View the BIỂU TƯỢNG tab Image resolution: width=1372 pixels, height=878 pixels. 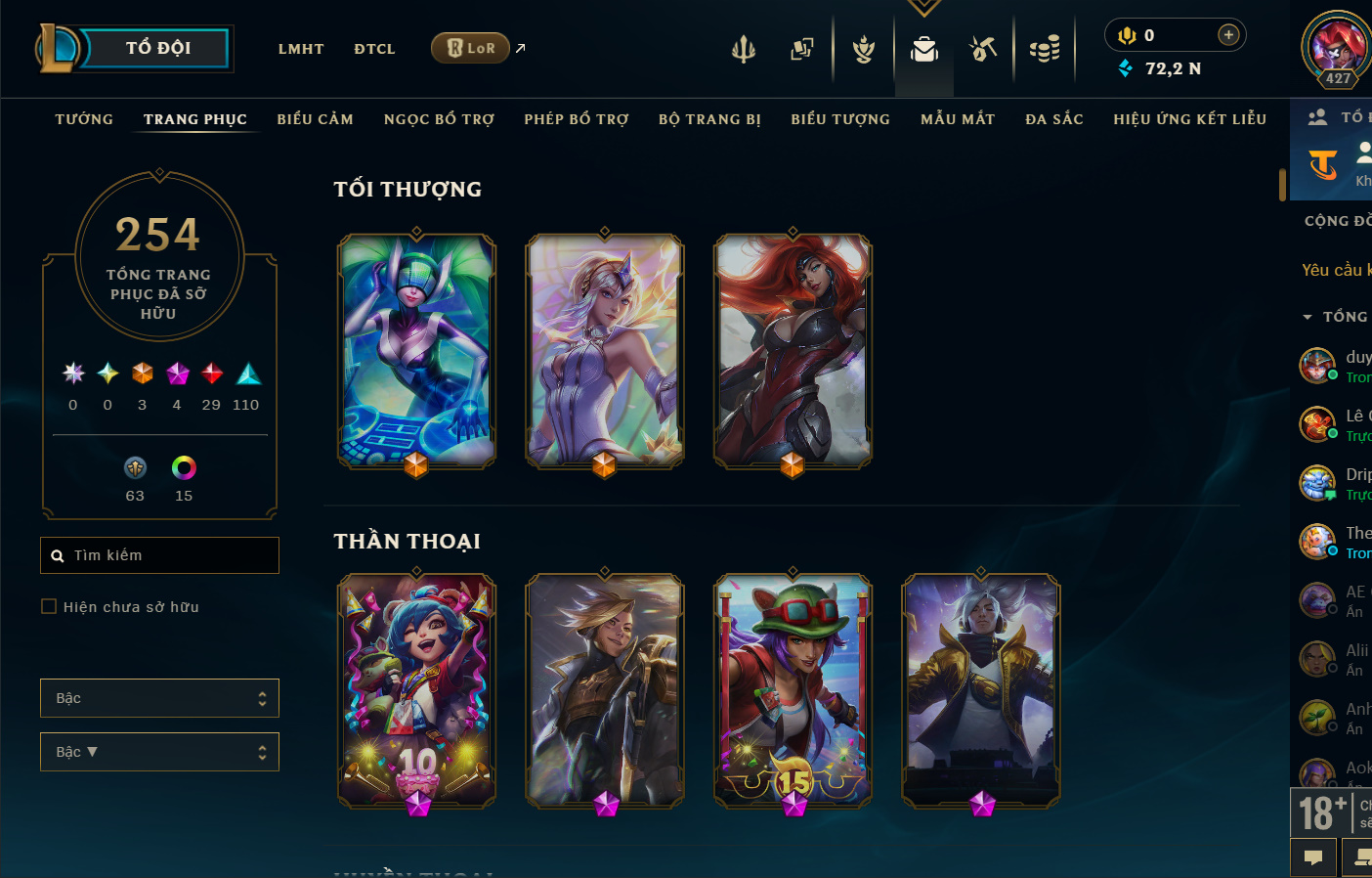(840, 119)
